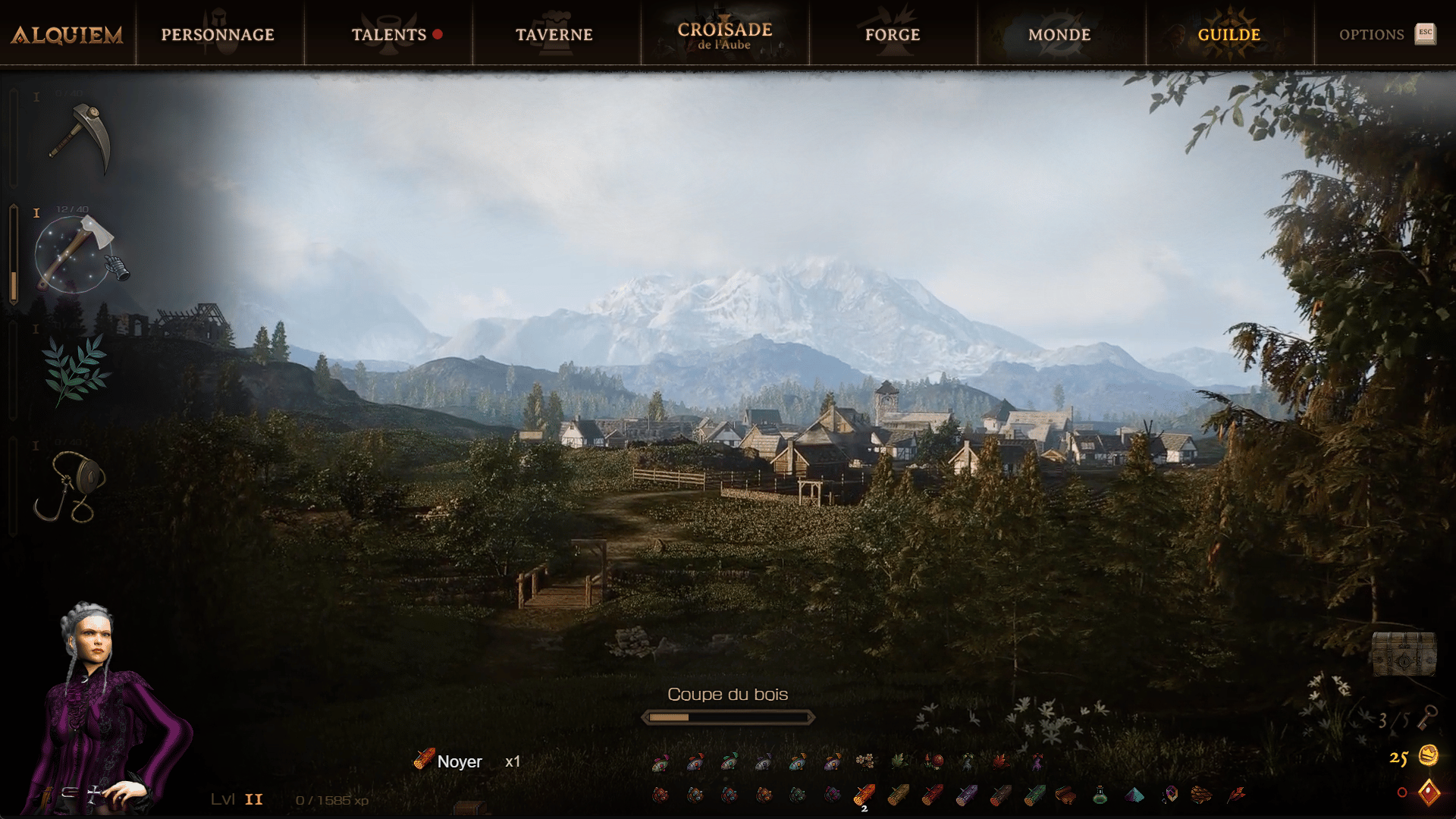Image resolution: width=1456 pixels, height=819 pixels.
Task: Activate the herb gathering skill
Action: (76, 369)
